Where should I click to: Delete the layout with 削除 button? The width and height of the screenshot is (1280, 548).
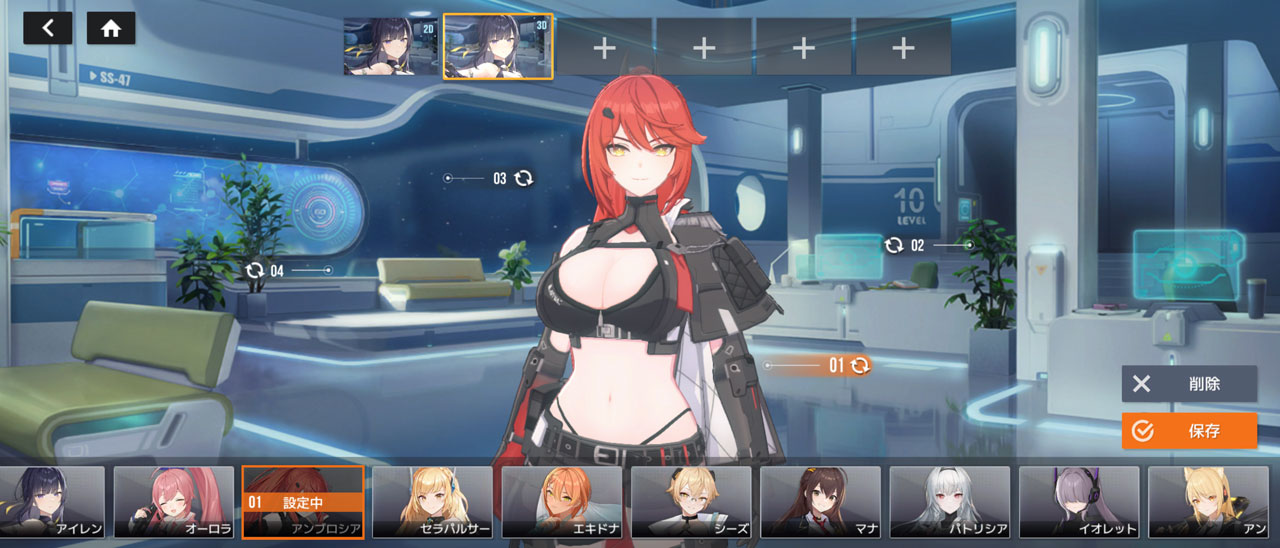1189,384
